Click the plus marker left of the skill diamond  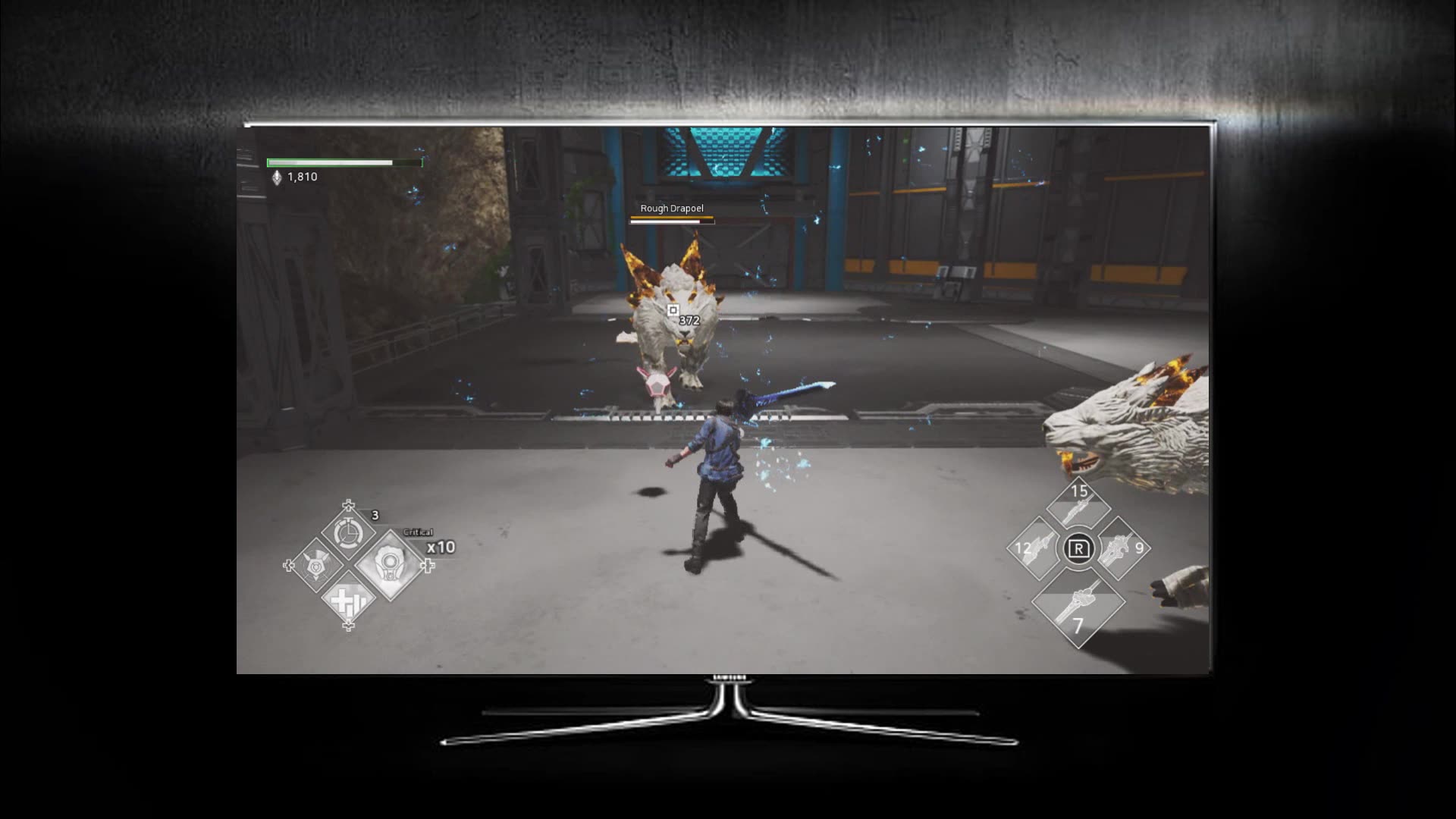tap(288, 566)
